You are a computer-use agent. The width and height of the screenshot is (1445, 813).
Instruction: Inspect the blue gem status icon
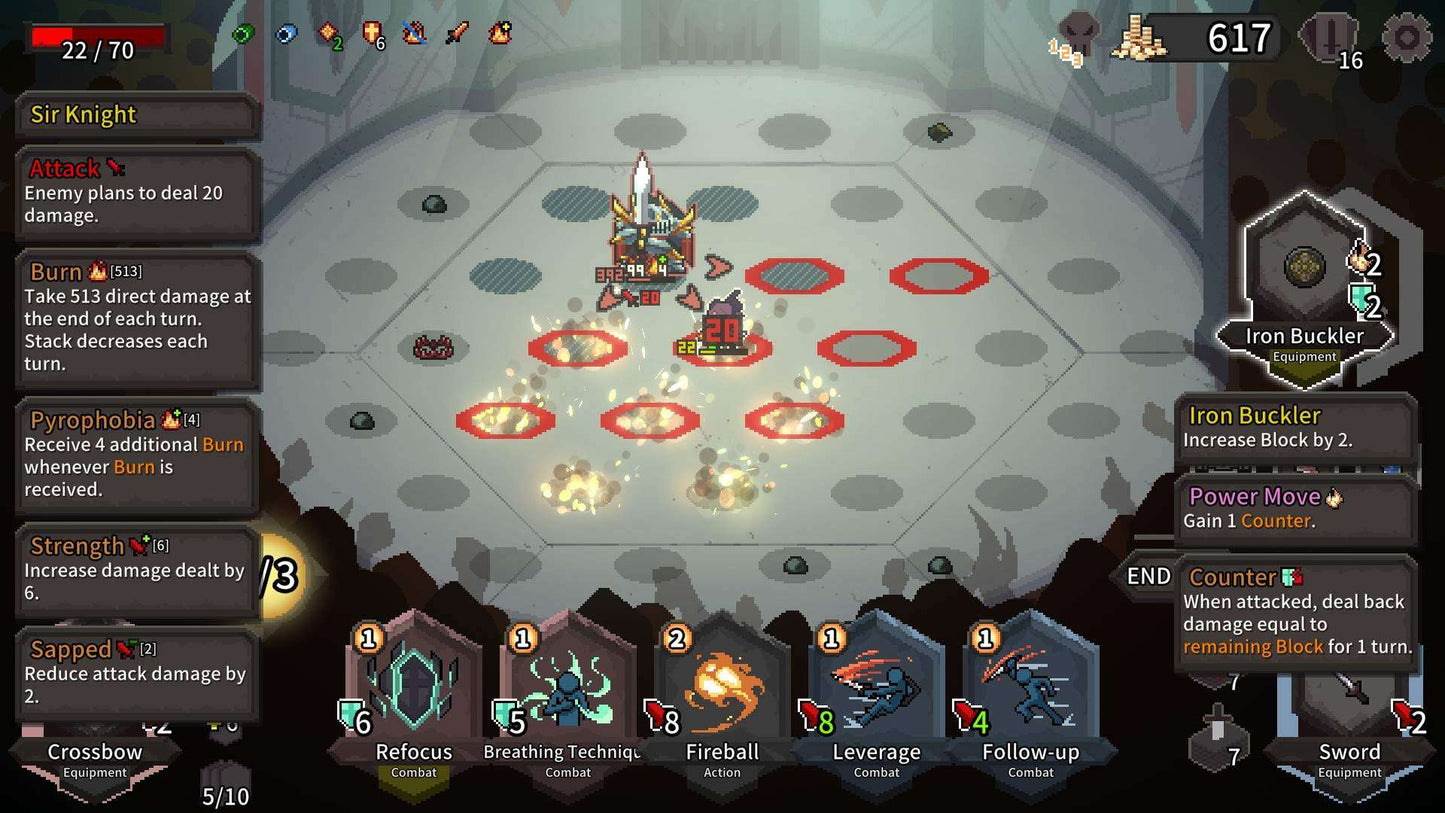[x=286, y=34]
